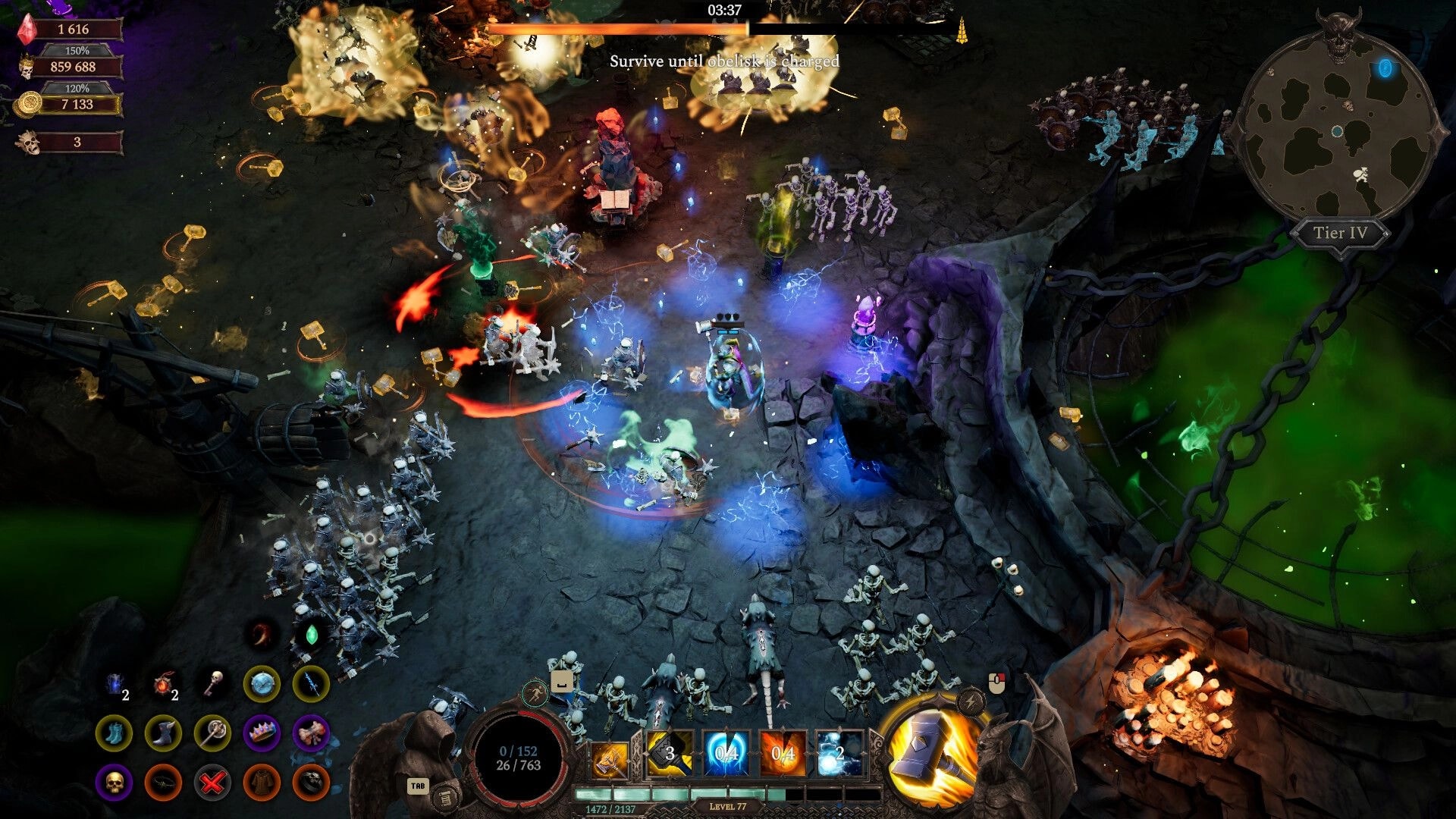1456x819 pixels.
Task: Click the golden skull equipment icon
Action: 115,782
